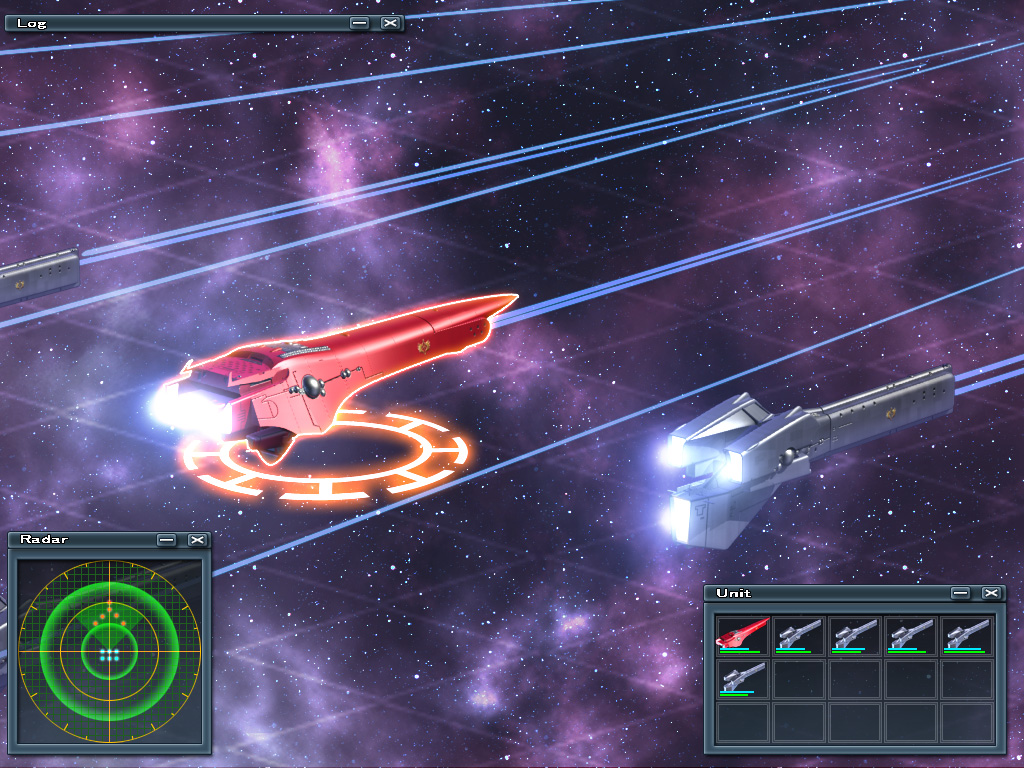Select the red flagship in Unit panel
Image resolution: width=1024 pixels, height=768 pixels.
742,635
